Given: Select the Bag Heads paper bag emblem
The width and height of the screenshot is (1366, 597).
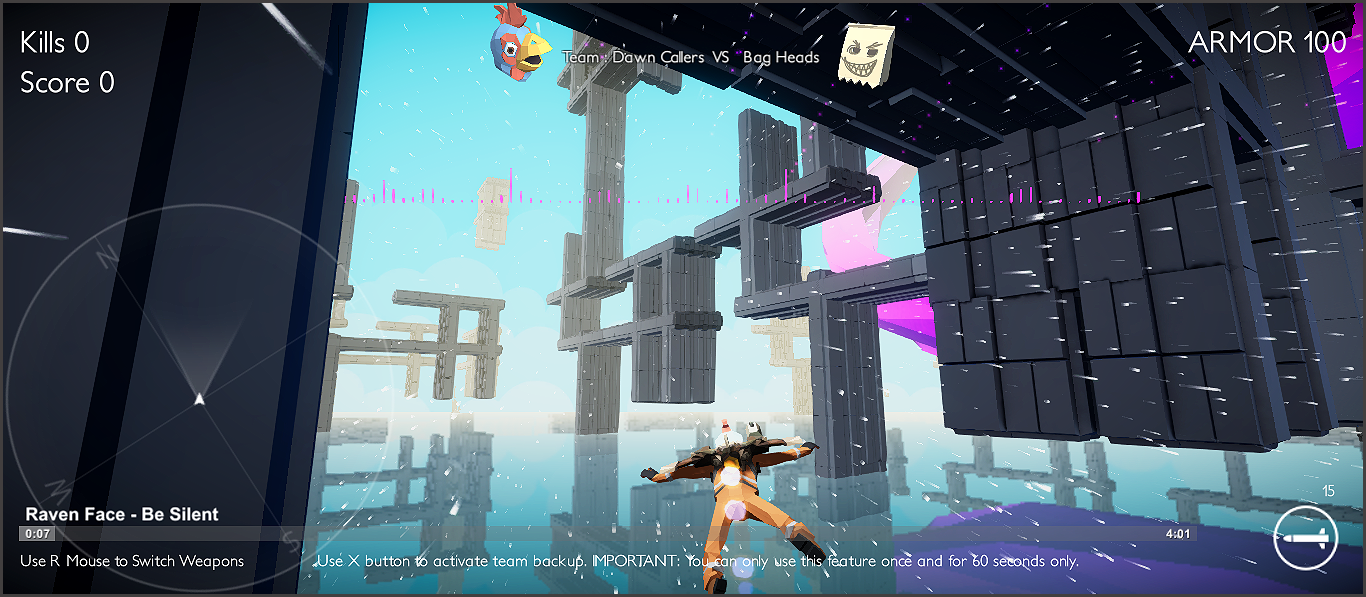Looking at the screenshot, I should (x=865, y=55).
